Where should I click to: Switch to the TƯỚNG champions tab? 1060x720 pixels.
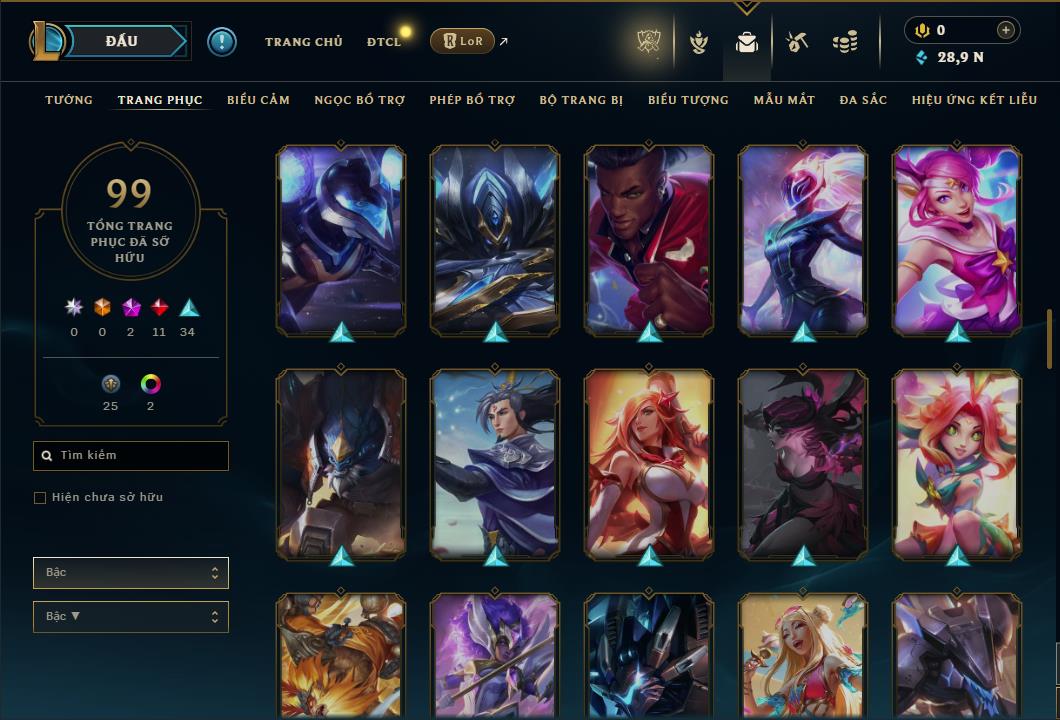click(x=69, y=100)
